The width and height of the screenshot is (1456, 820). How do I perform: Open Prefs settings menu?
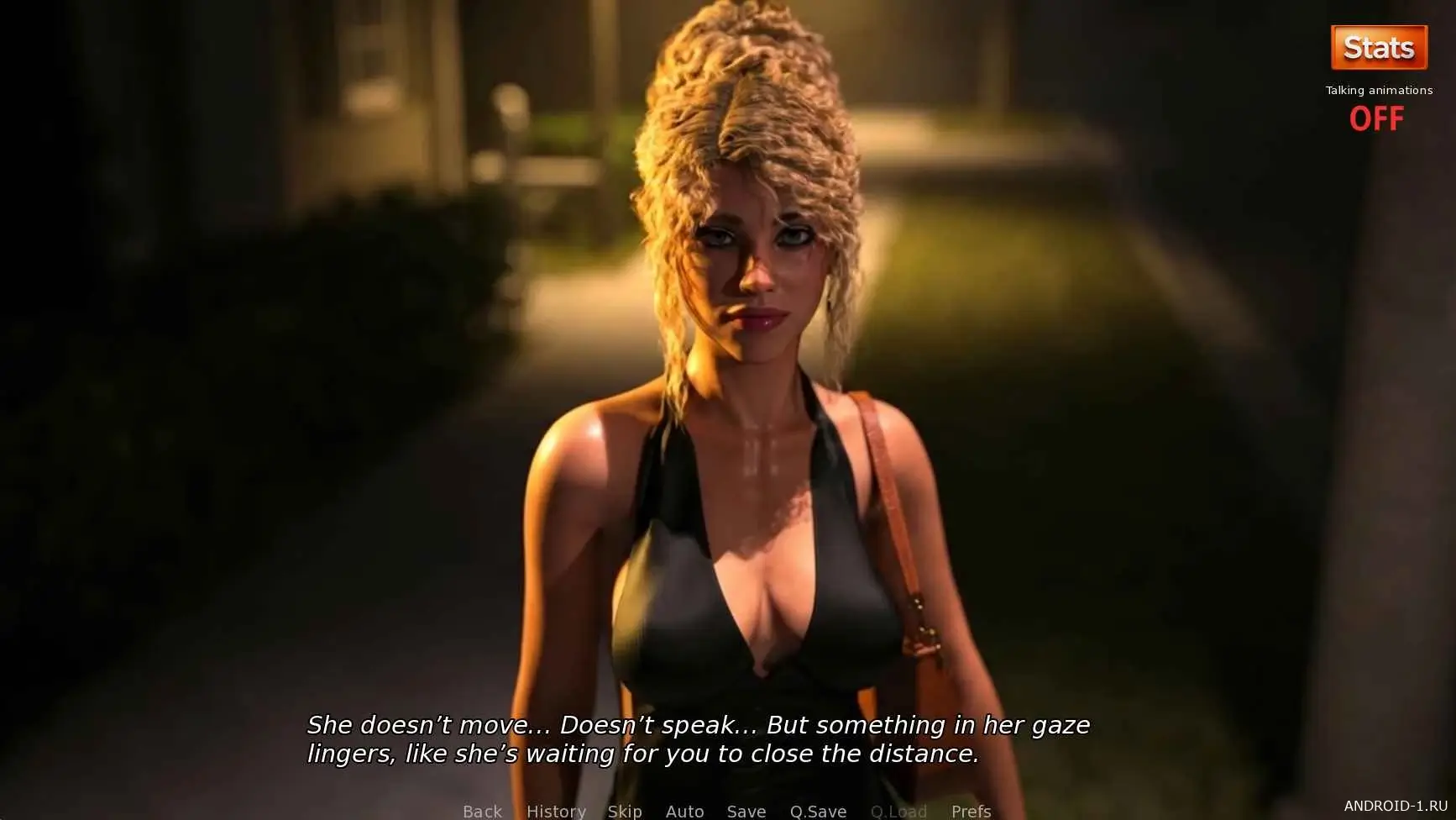point(971,811)
